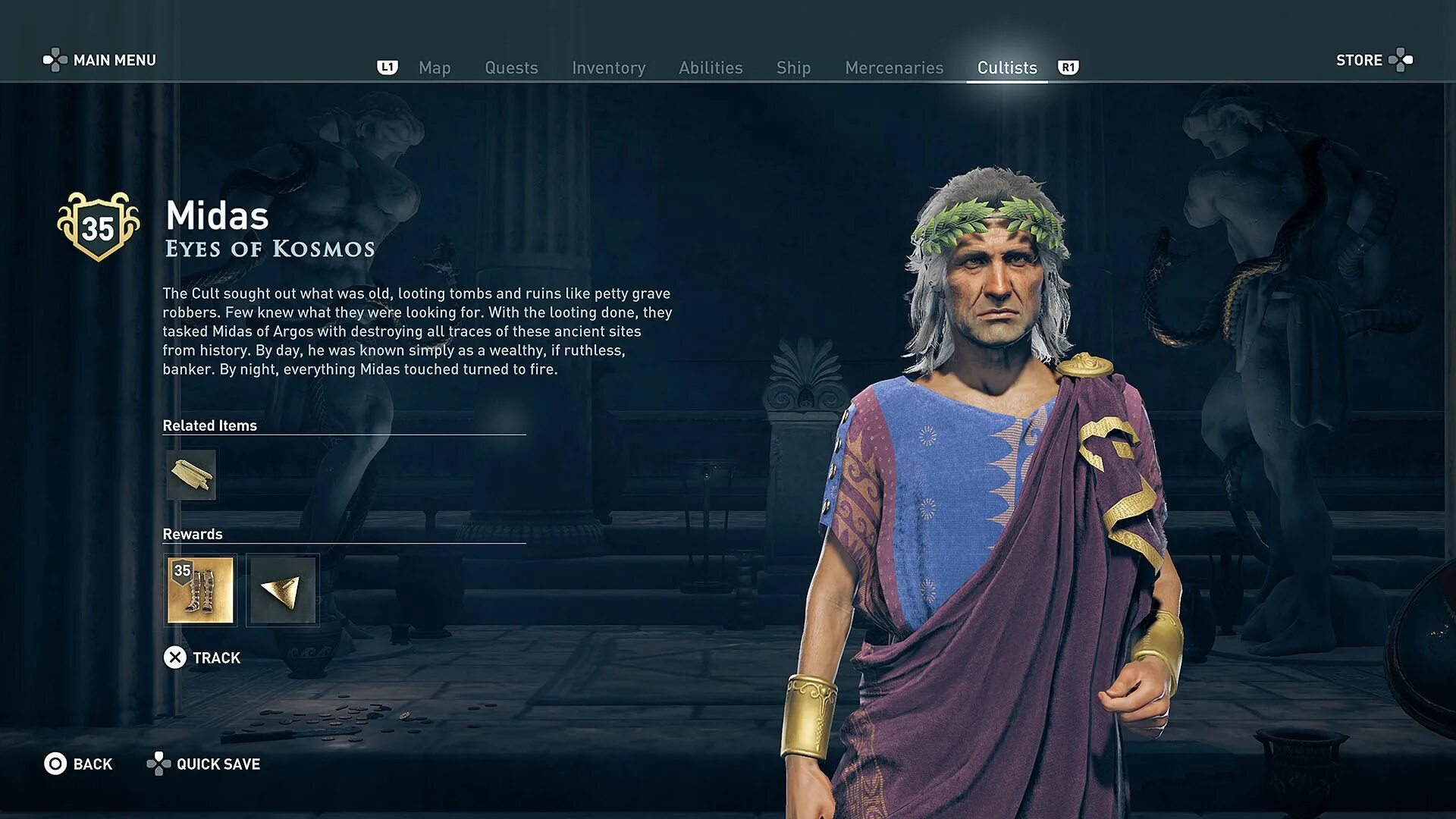Image resolution: width=1456 pixels, height=819 pixels.
Task: Track the cultist Midas
Action: click(202, 657)
